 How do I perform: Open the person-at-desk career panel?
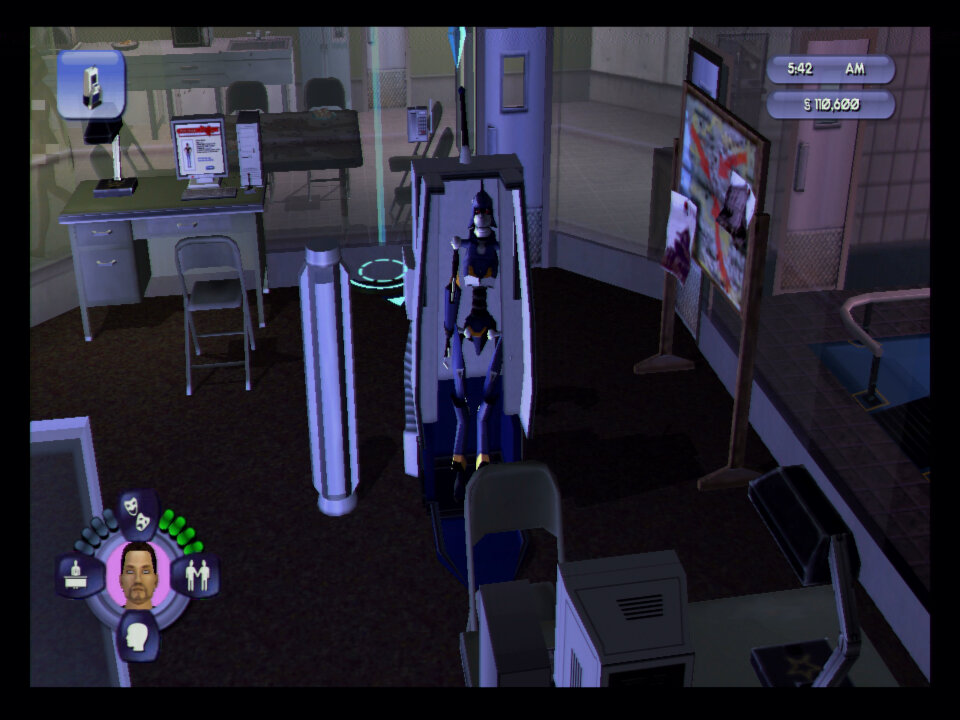coord(80,576)
